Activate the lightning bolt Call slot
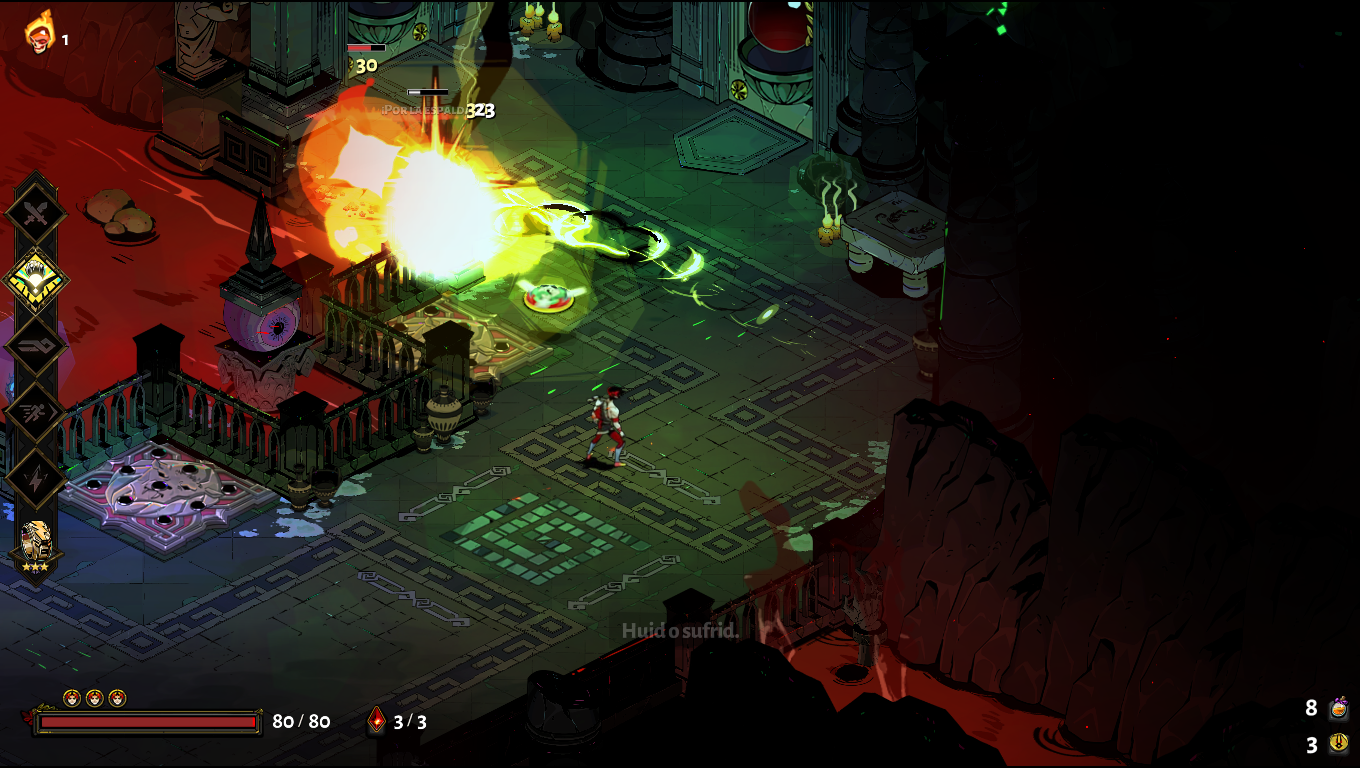Screen dimensions: 1360x768 coord(36,479)
